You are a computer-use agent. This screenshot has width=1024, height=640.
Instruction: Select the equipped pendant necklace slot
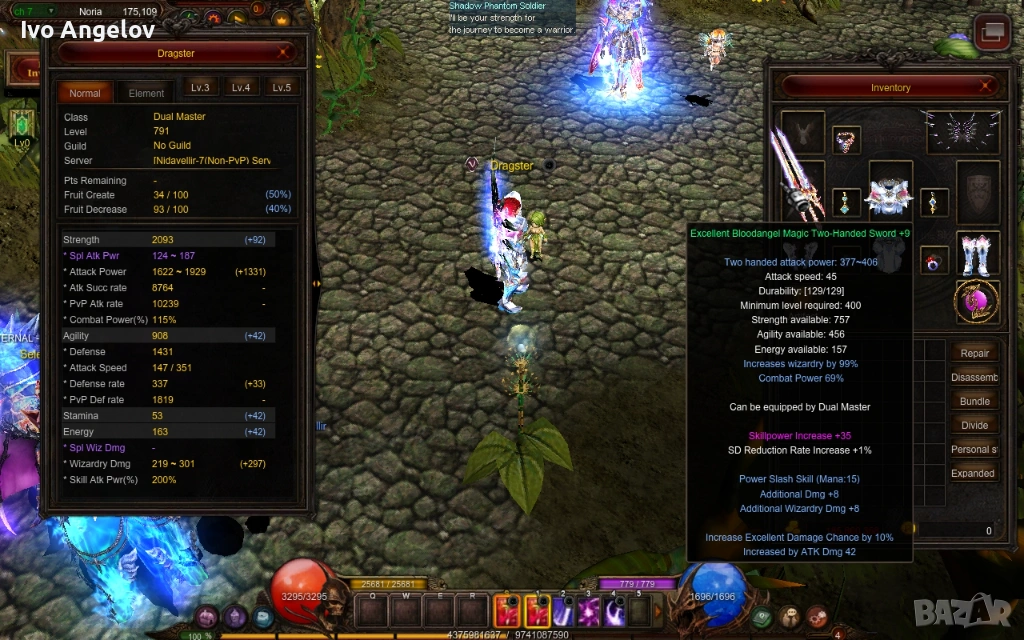click(x=846, y=140)
